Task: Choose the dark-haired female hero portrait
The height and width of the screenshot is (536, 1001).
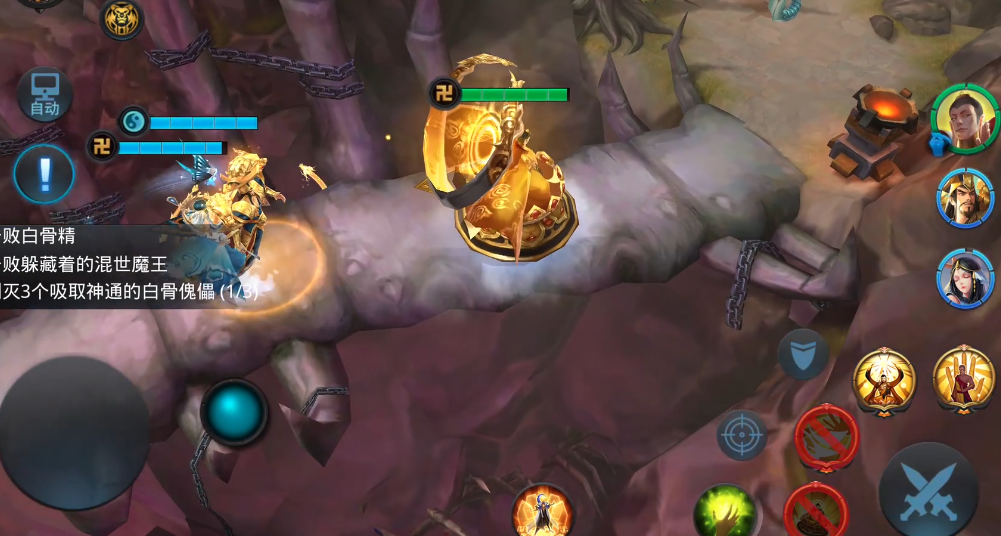Action: tap(965, 278)
